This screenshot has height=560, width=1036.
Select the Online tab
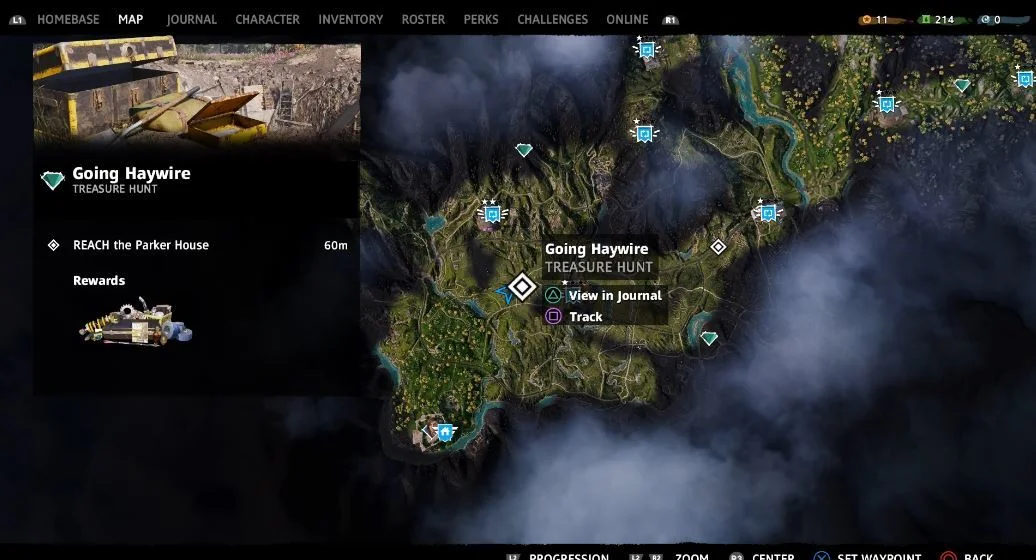tap(627, 19)
